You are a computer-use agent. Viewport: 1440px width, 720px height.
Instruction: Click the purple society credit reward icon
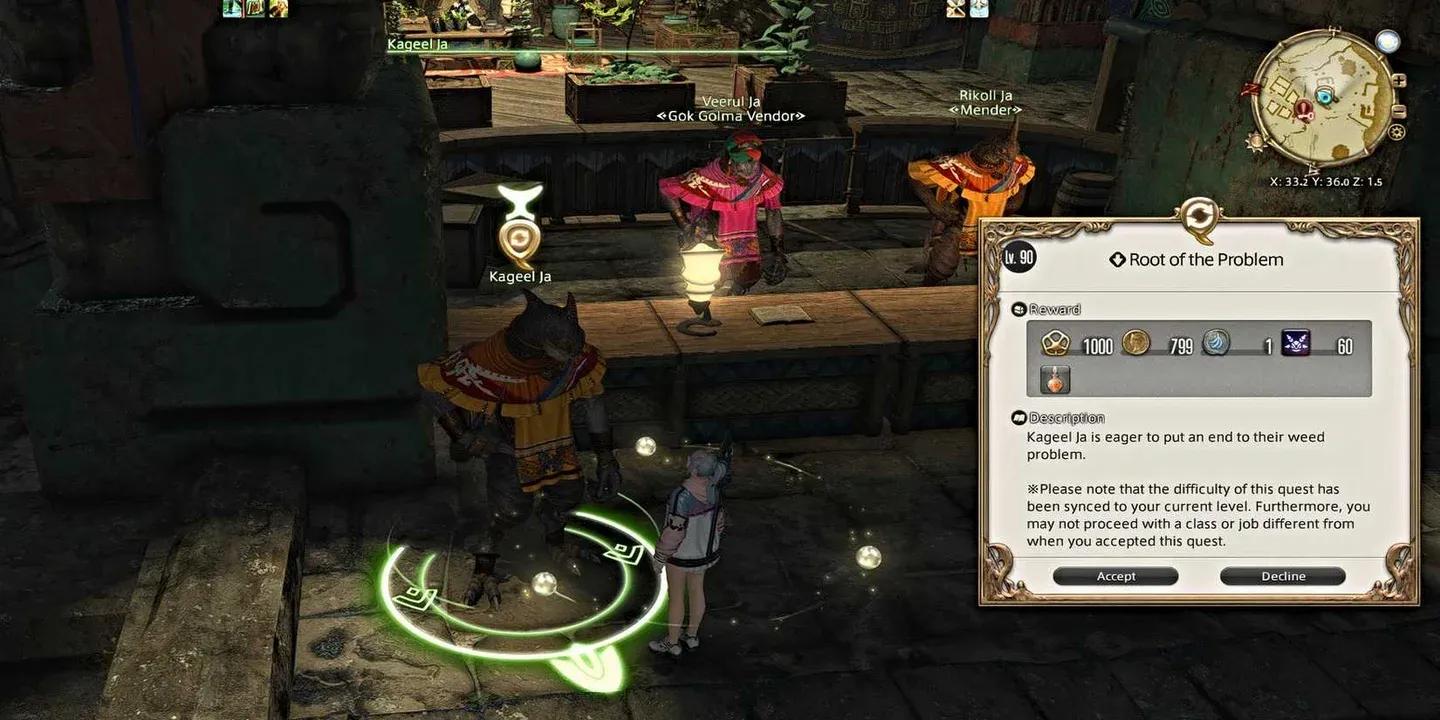pyautogui.click(x=1295, y=344)
